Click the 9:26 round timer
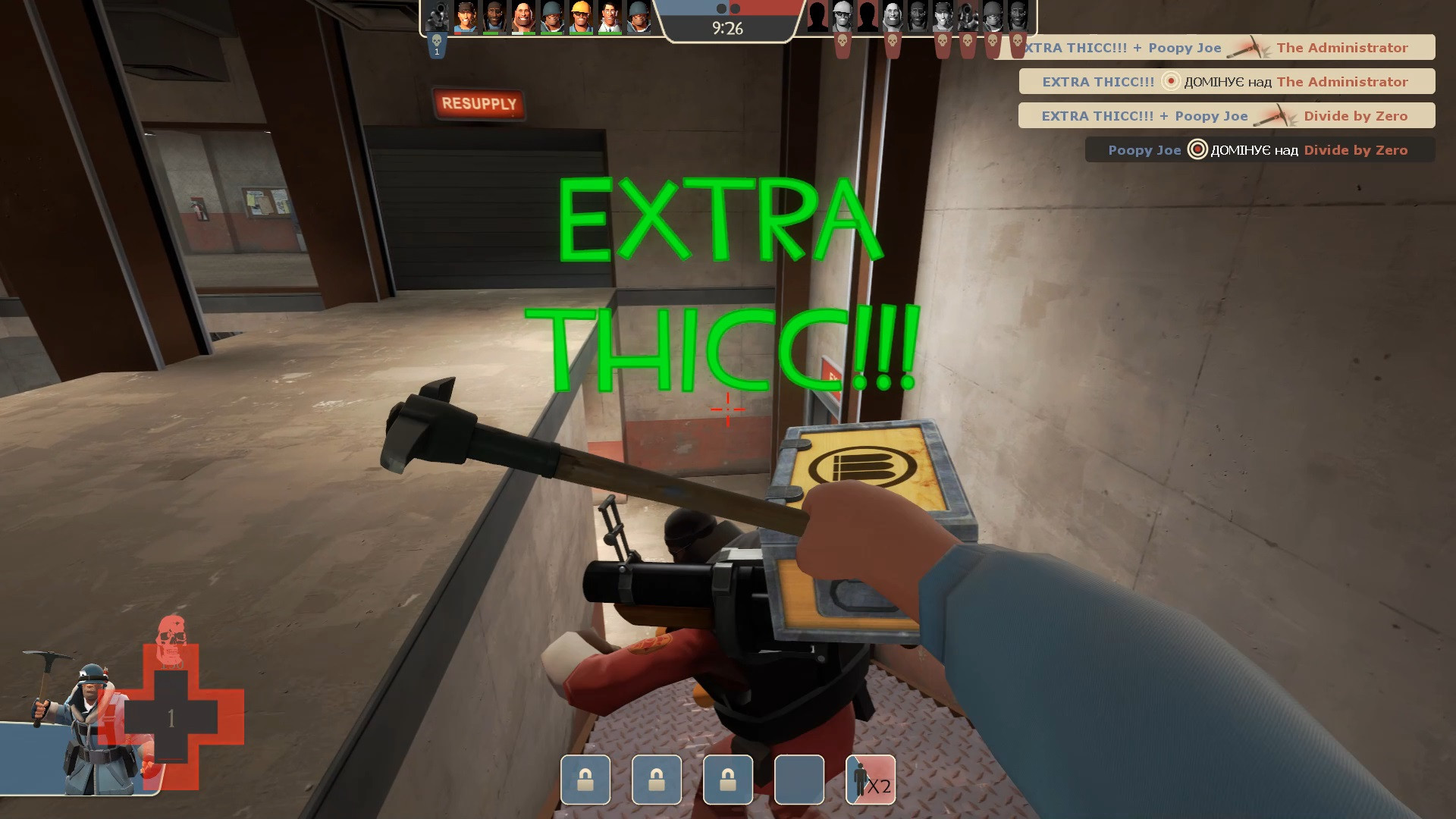 pos(728,27)
